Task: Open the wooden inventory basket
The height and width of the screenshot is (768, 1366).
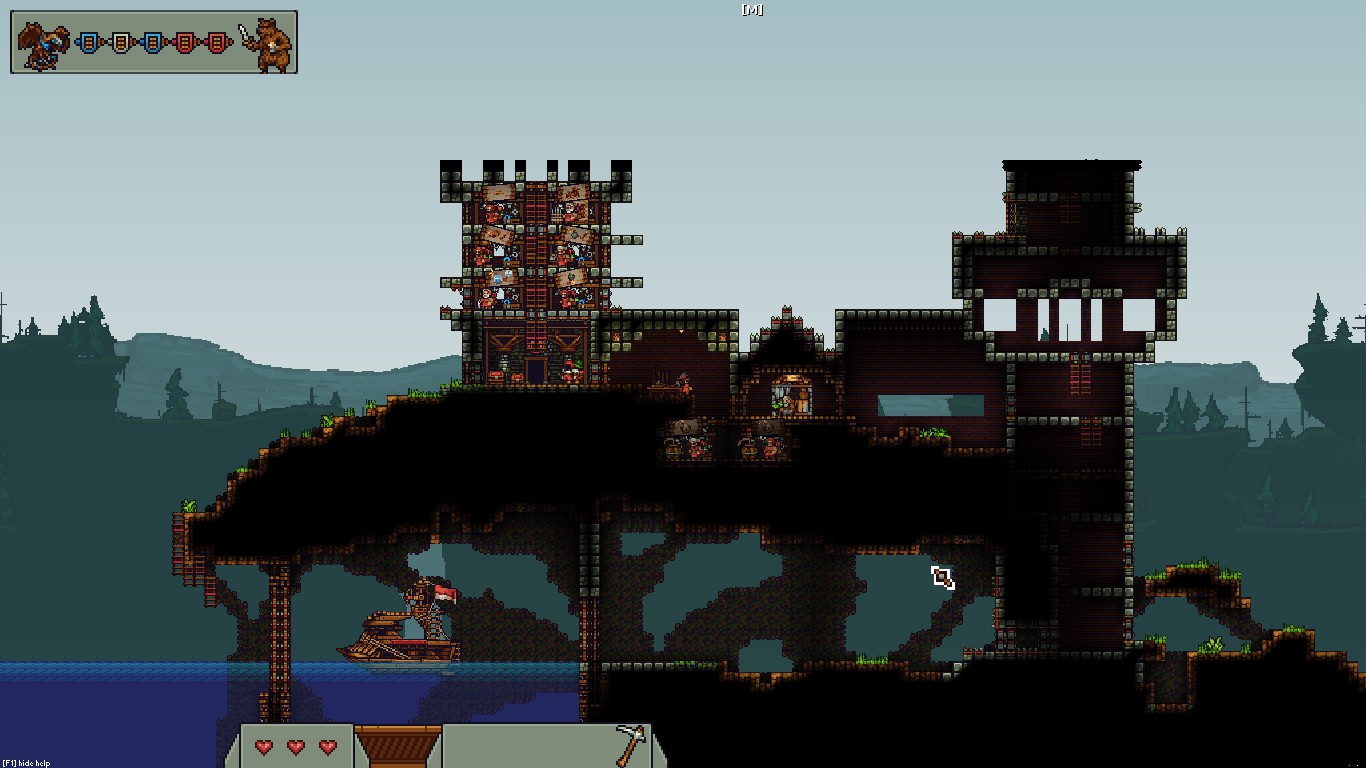Action: coord(398,746)
